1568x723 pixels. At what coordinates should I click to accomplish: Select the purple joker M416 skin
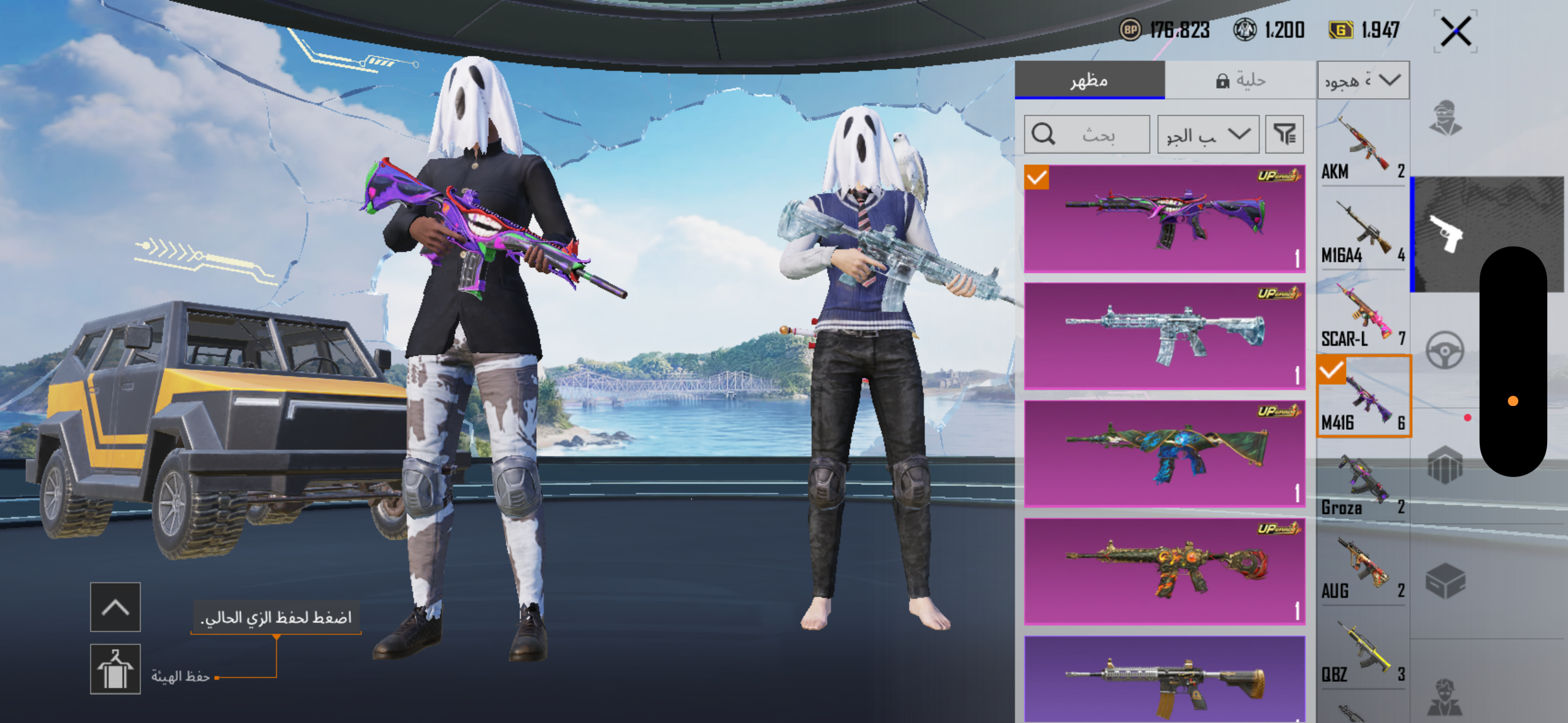pyautogui.click(x=1164, y=218)
